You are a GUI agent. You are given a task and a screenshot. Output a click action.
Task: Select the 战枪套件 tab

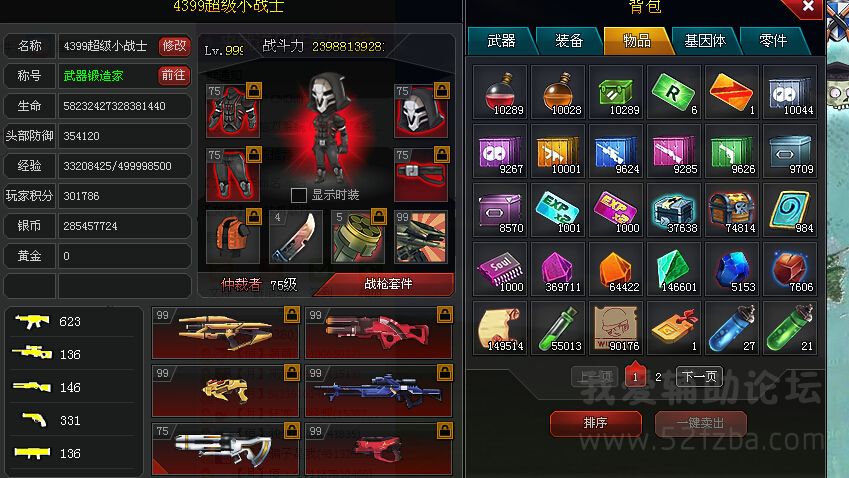(x=387, y=284)
